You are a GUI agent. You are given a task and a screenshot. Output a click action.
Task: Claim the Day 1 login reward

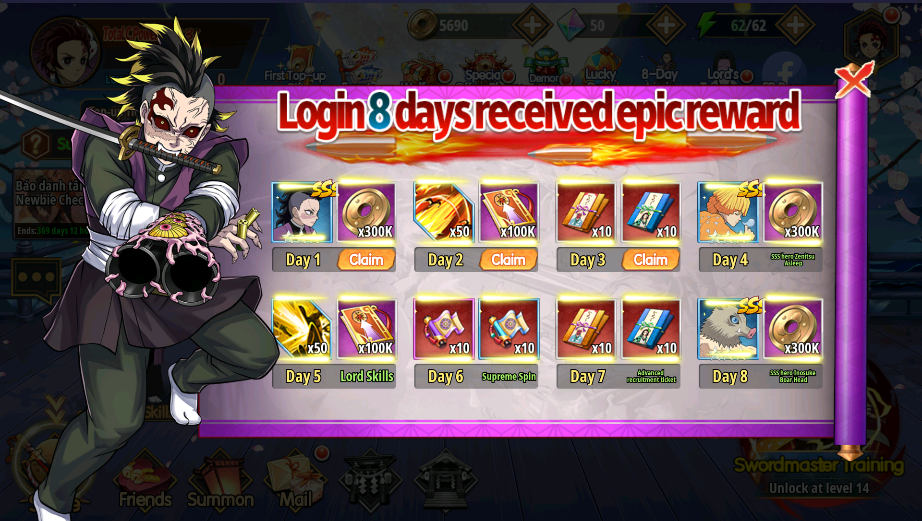[x=366, y=260]
